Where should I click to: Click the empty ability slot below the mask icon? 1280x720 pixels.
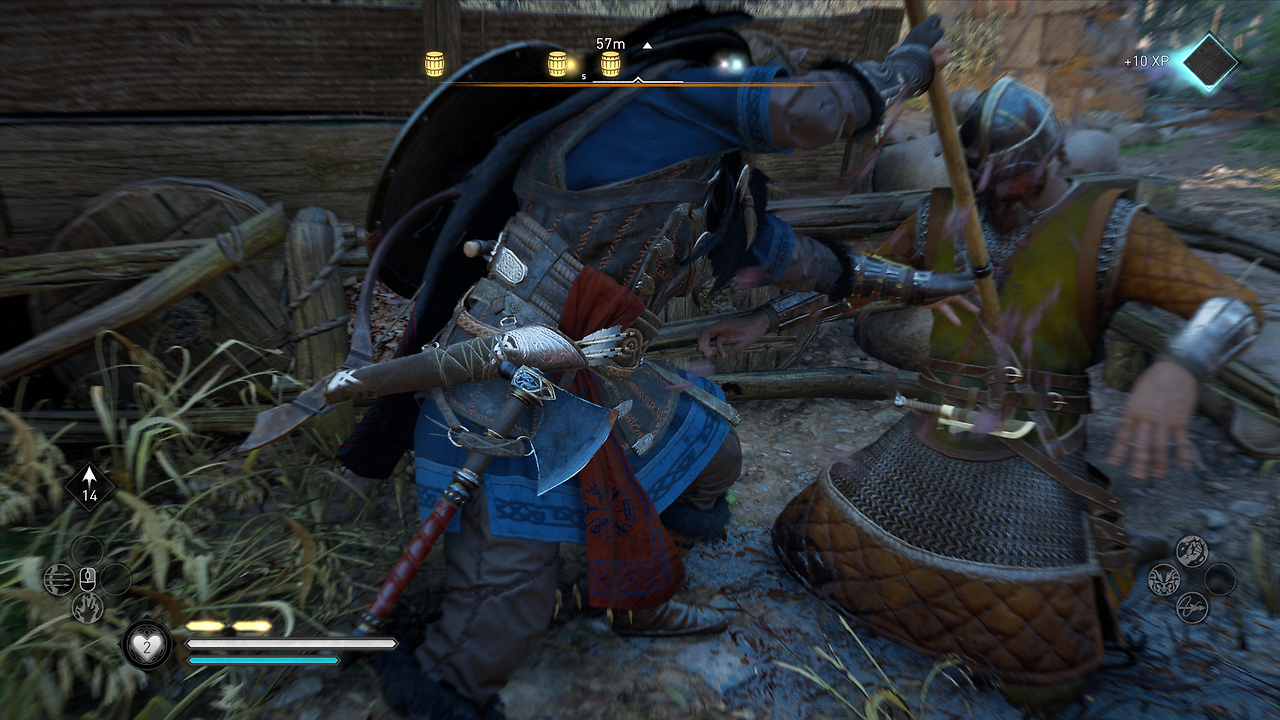point(1219,578)
